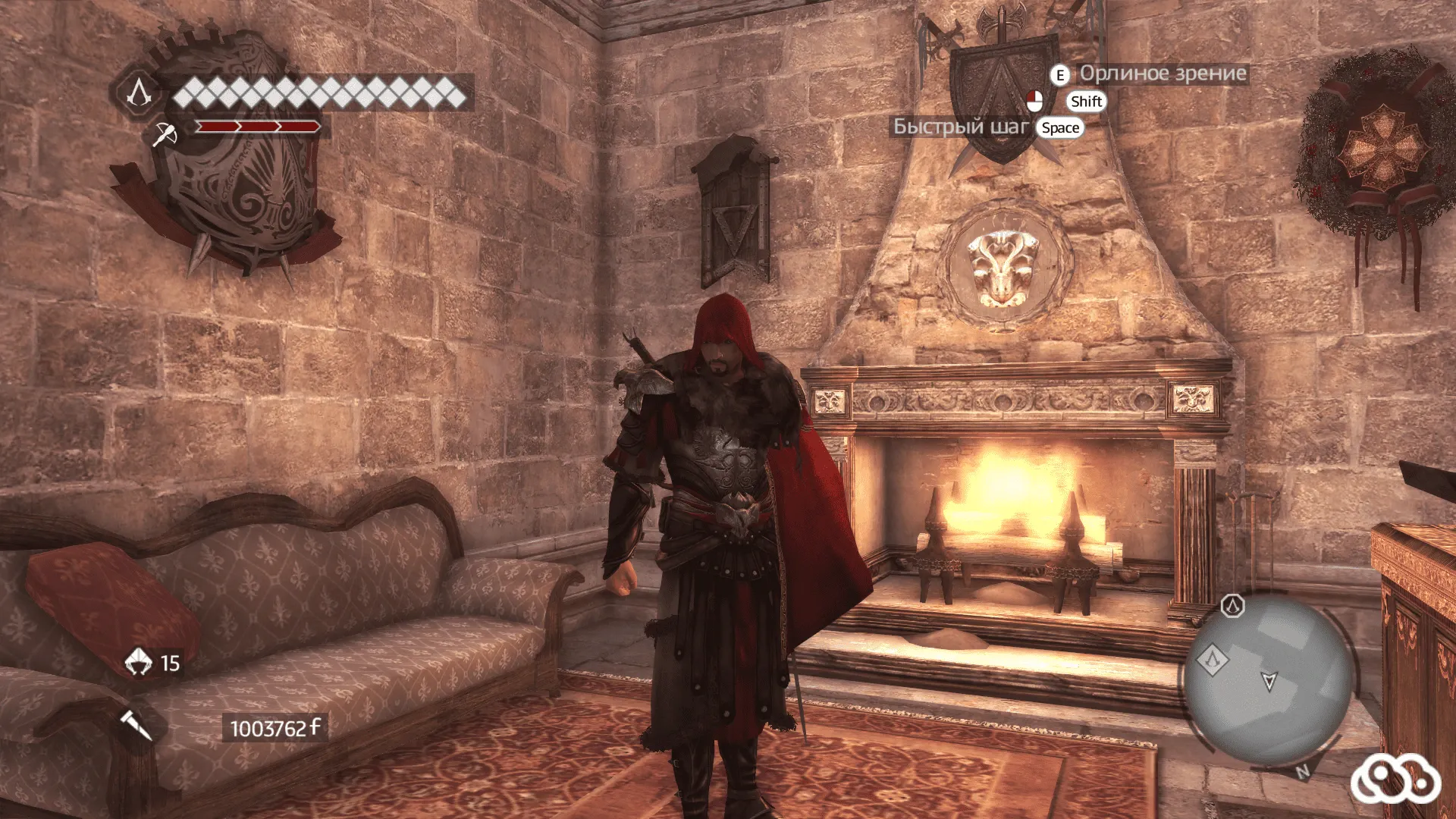The image size is (1456, 819).
Task: Click the diamond Assassin marker on the minimap
Action: pos(1213,658)
